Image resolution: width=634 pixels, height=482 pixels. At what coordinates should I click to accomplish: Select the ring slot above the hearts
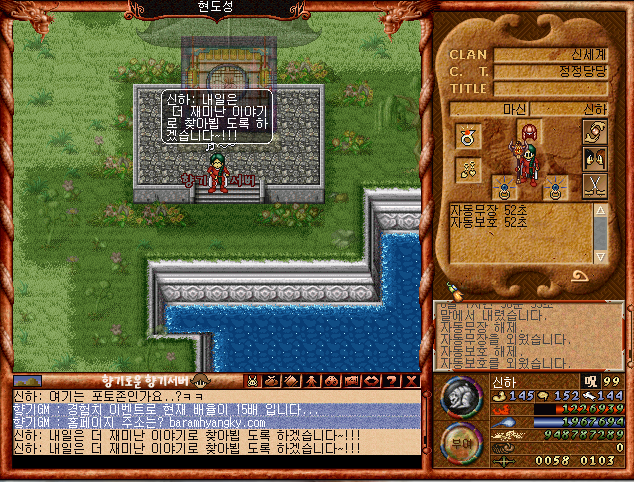click(x=467, y=135)
